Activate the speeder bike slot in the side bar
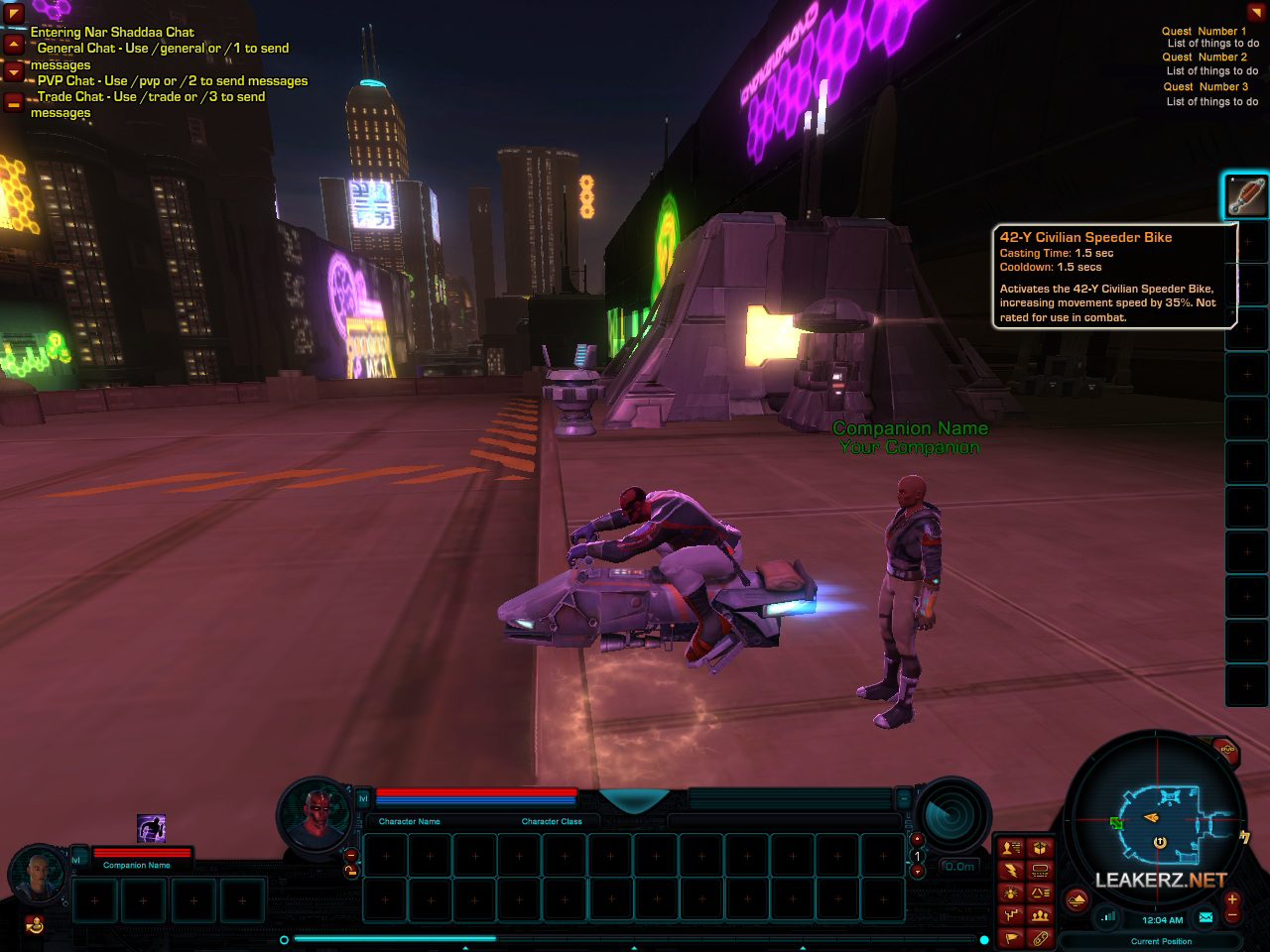Image resolution: width=1270 pixels, height=952 pixels. pos(1246,195)
